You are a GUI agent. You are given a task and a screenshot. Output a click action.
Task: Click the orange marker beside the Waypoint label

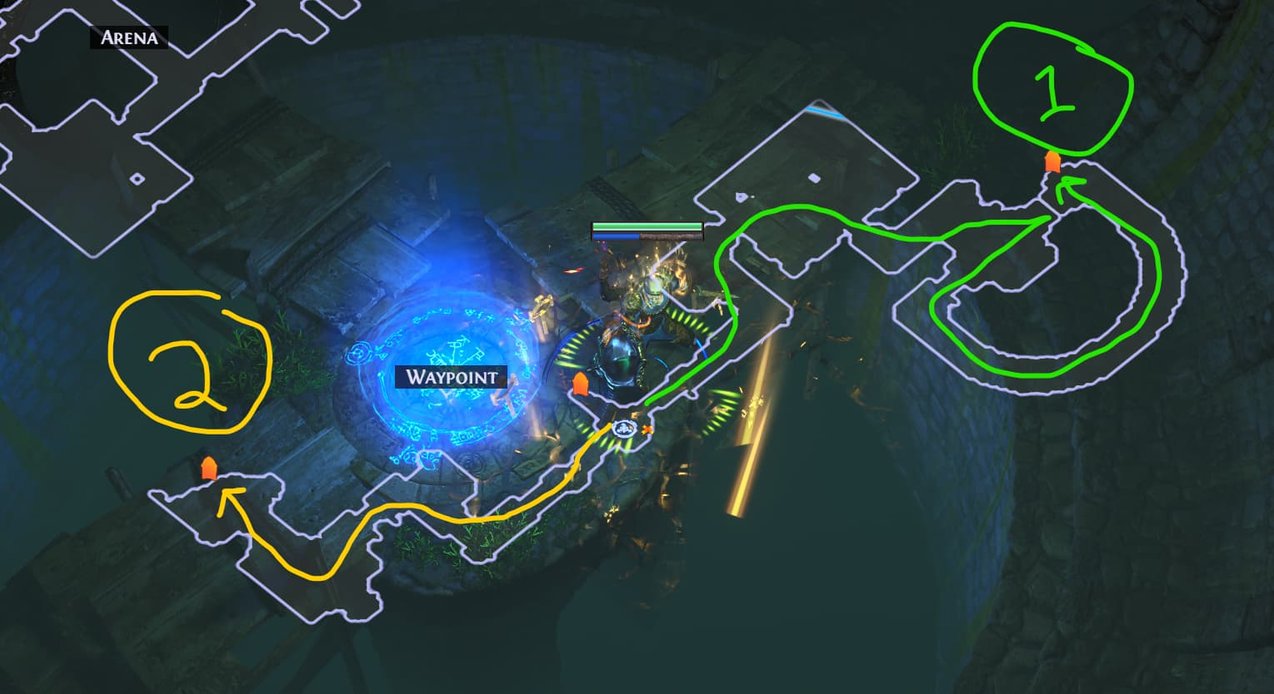(x=579, y=384)
